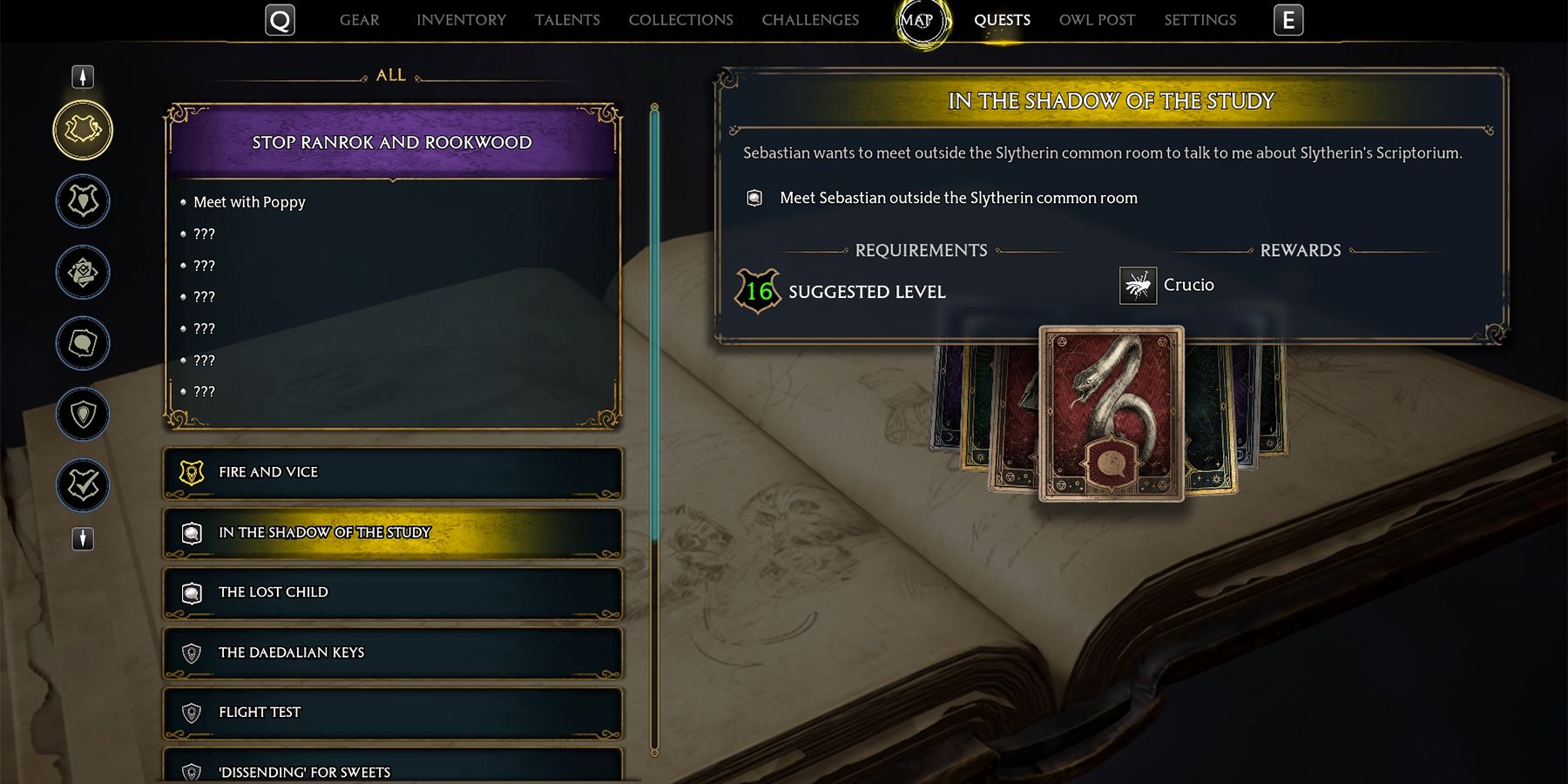1568x784 pixels.
Task: Click the Crucio spell reward icon
Action: (1137, 285)
